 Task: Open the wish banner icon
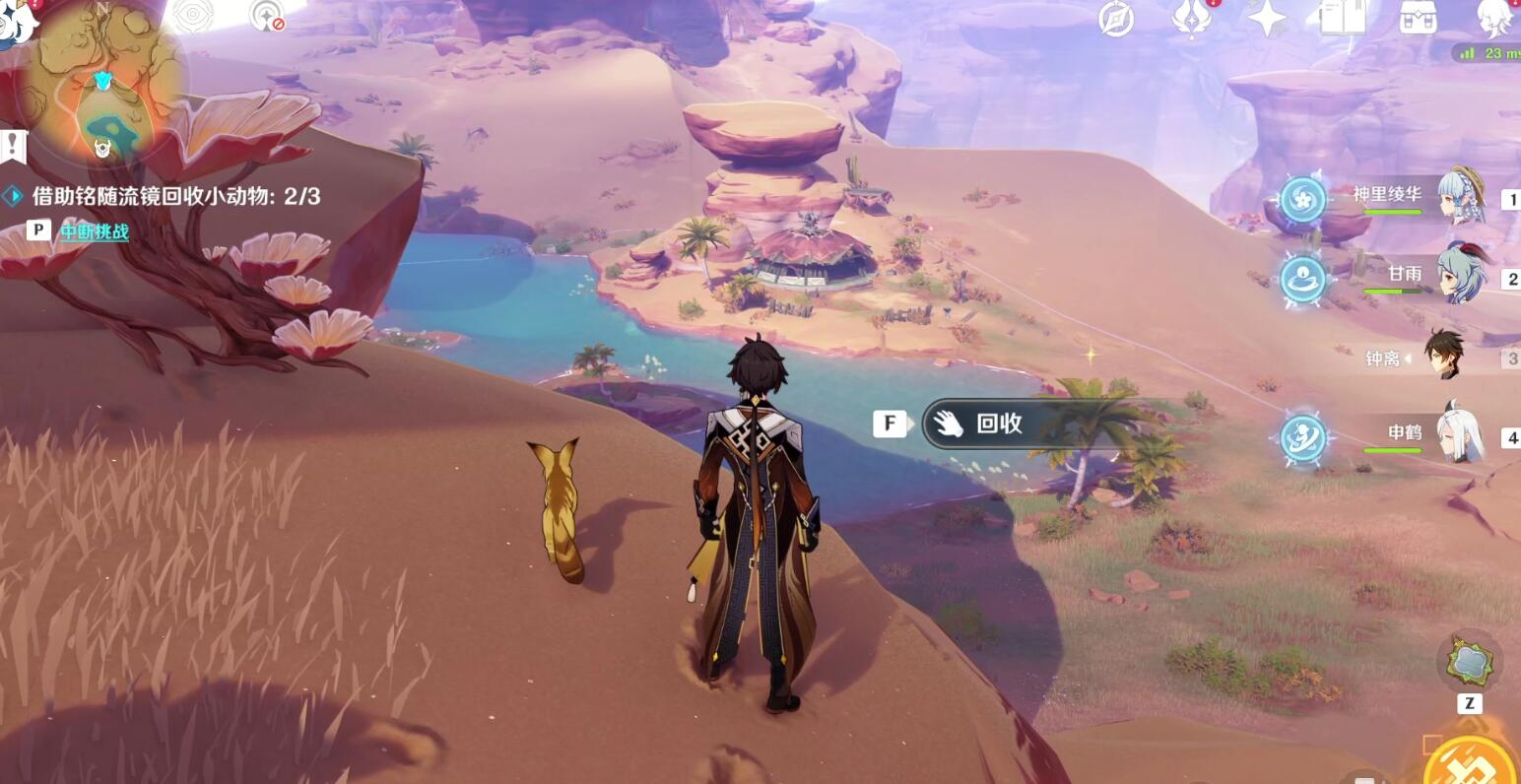[x=1191, y=18]
